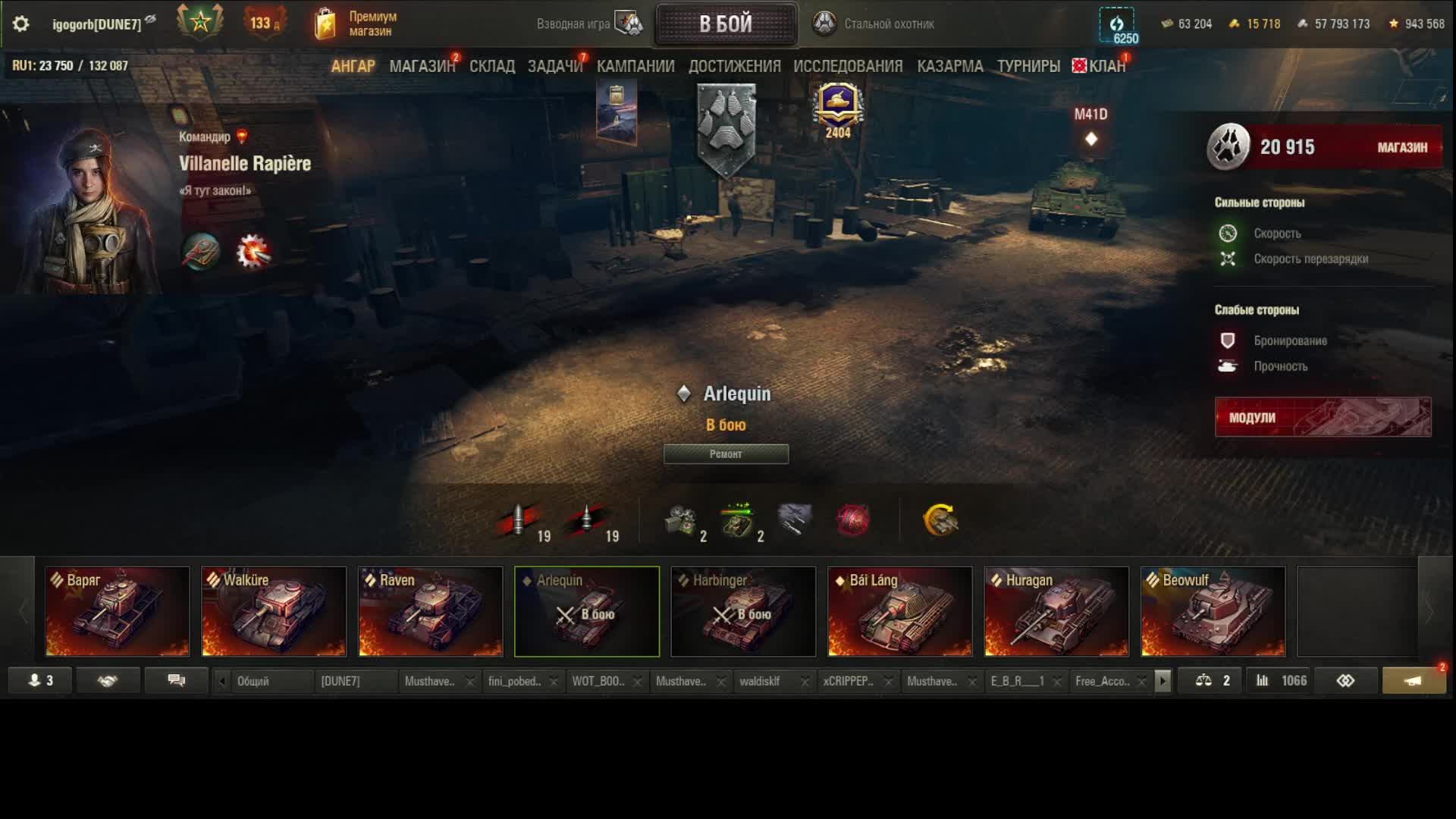Open the [DUNE7] clan chat channel
The height and width of the screenshot is (819, 1456).
pyautogui.click(x=340, y=681)
